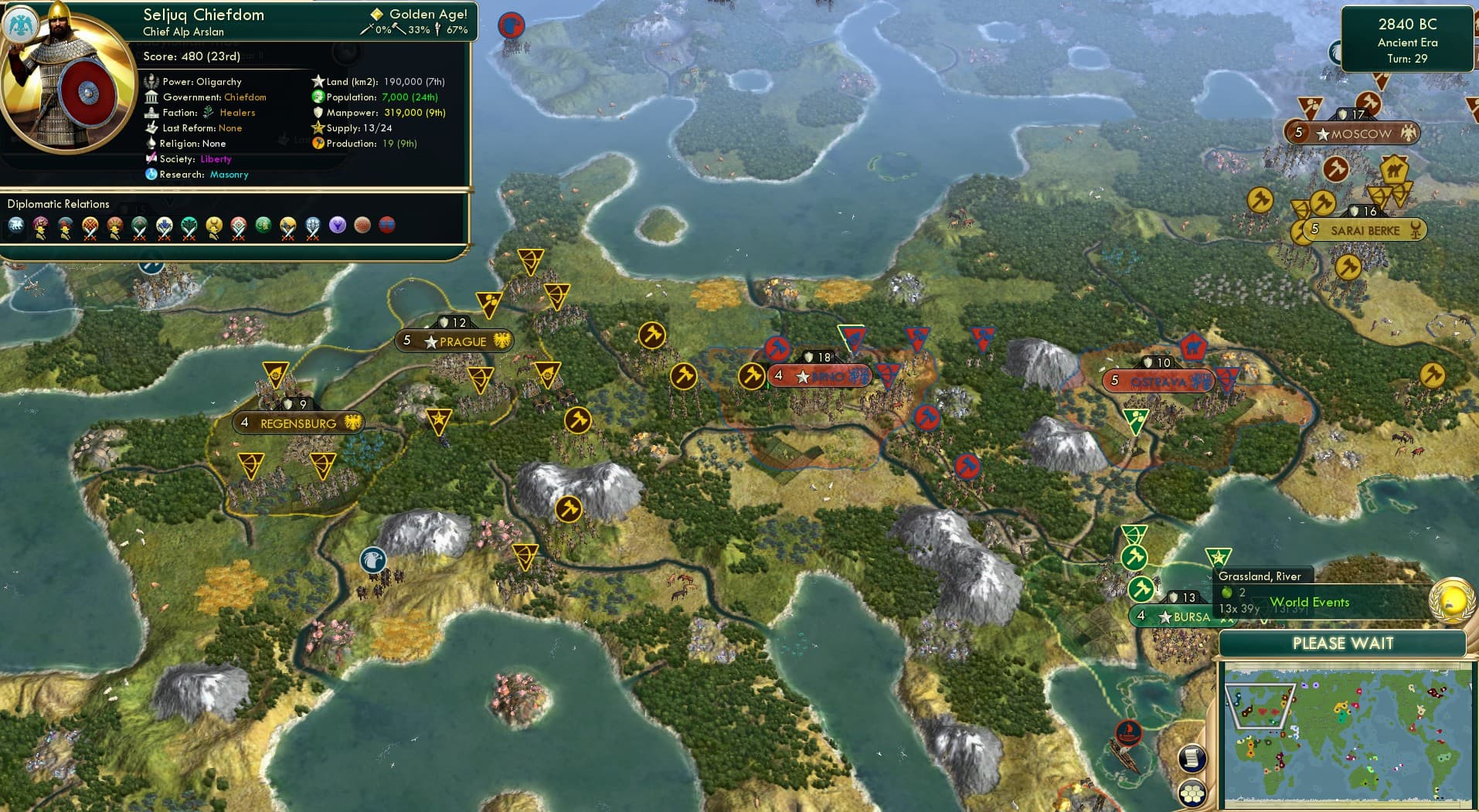Expand the Ostrava city banner
This screenshot has height=812, width=1479.
pos(1158,381)
